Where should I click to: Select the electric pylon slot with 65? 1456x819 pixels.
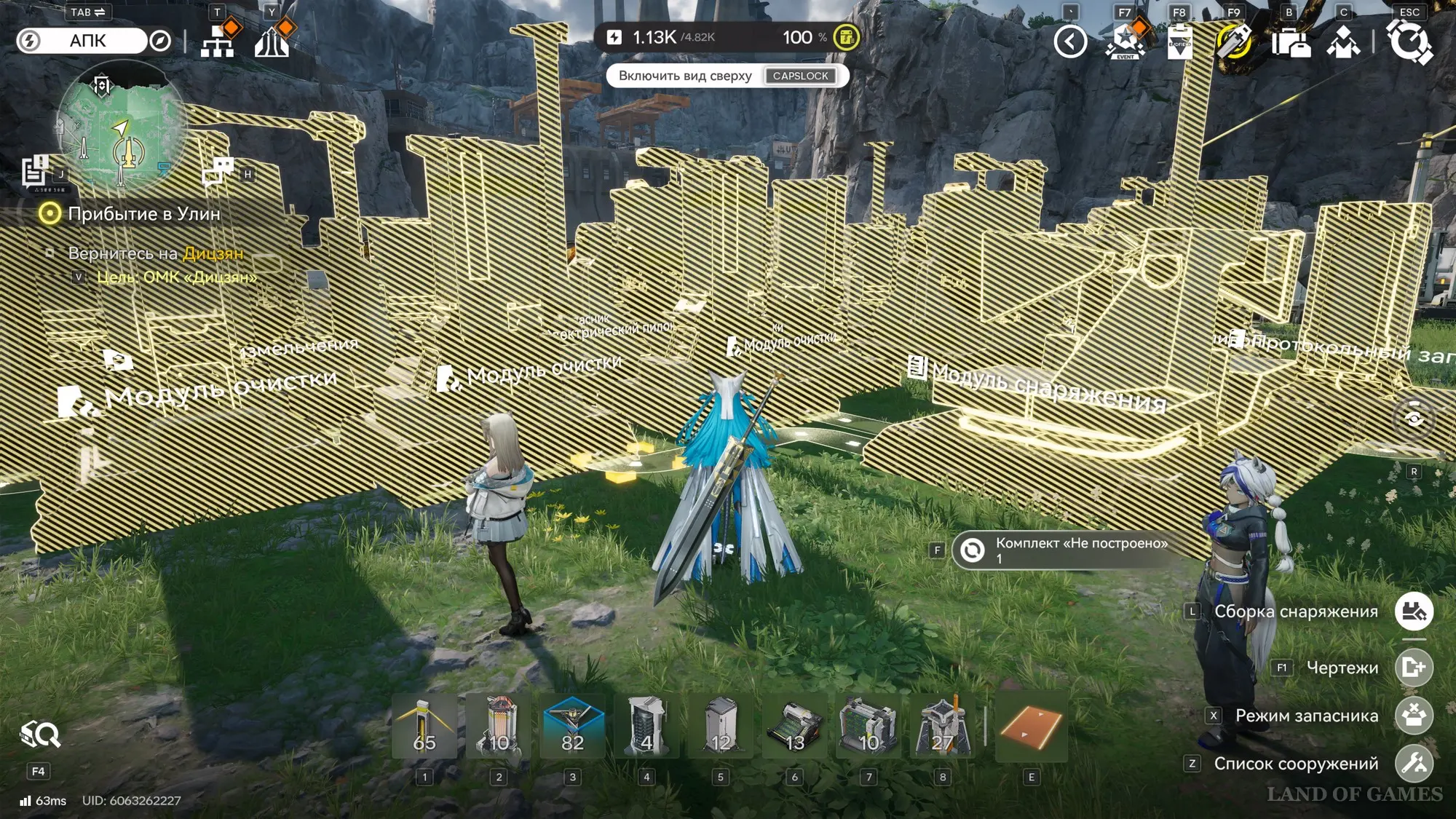coord(424,726)
